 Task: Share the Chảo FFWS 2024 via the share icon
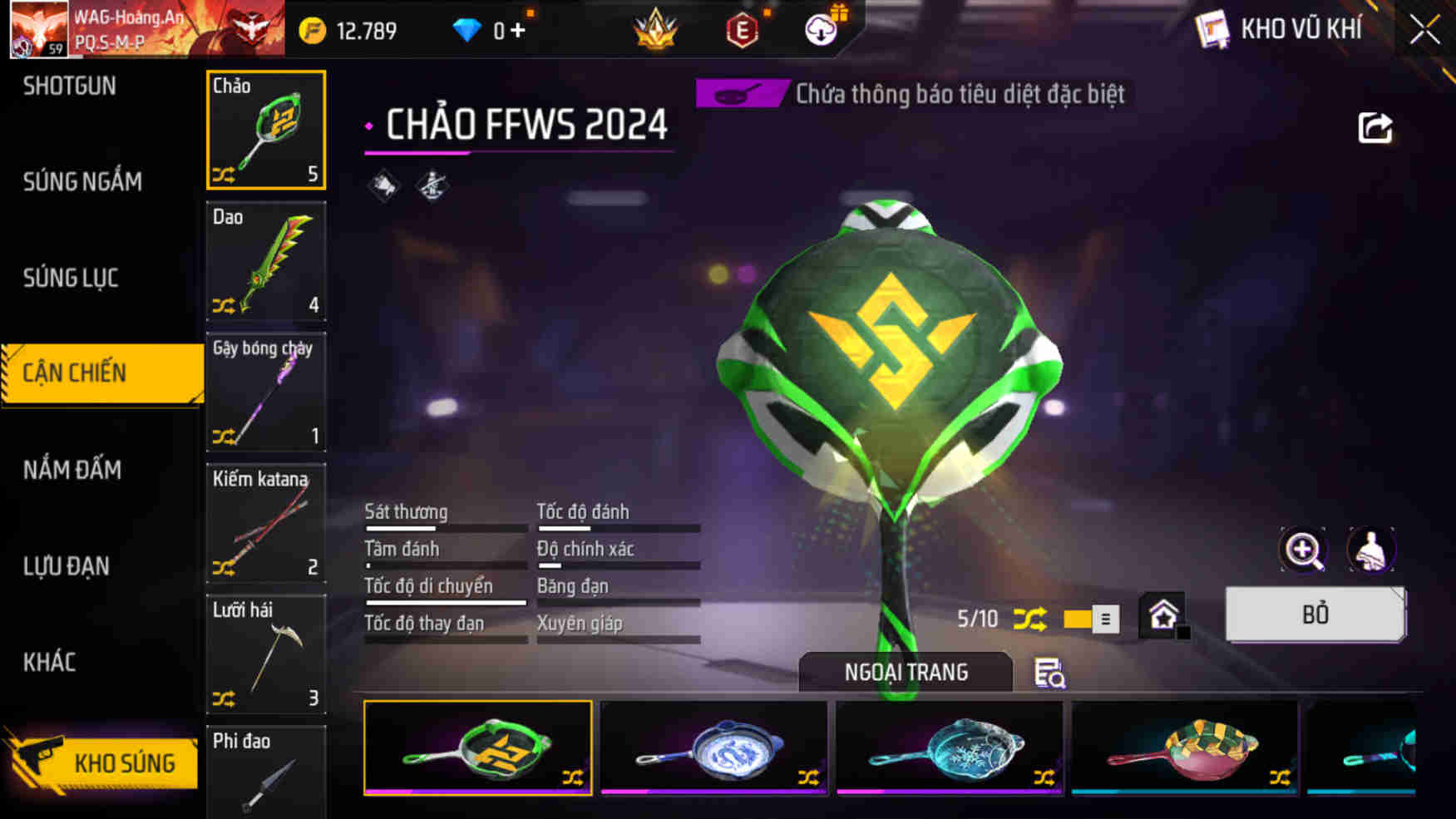[x=1377, y=126]
